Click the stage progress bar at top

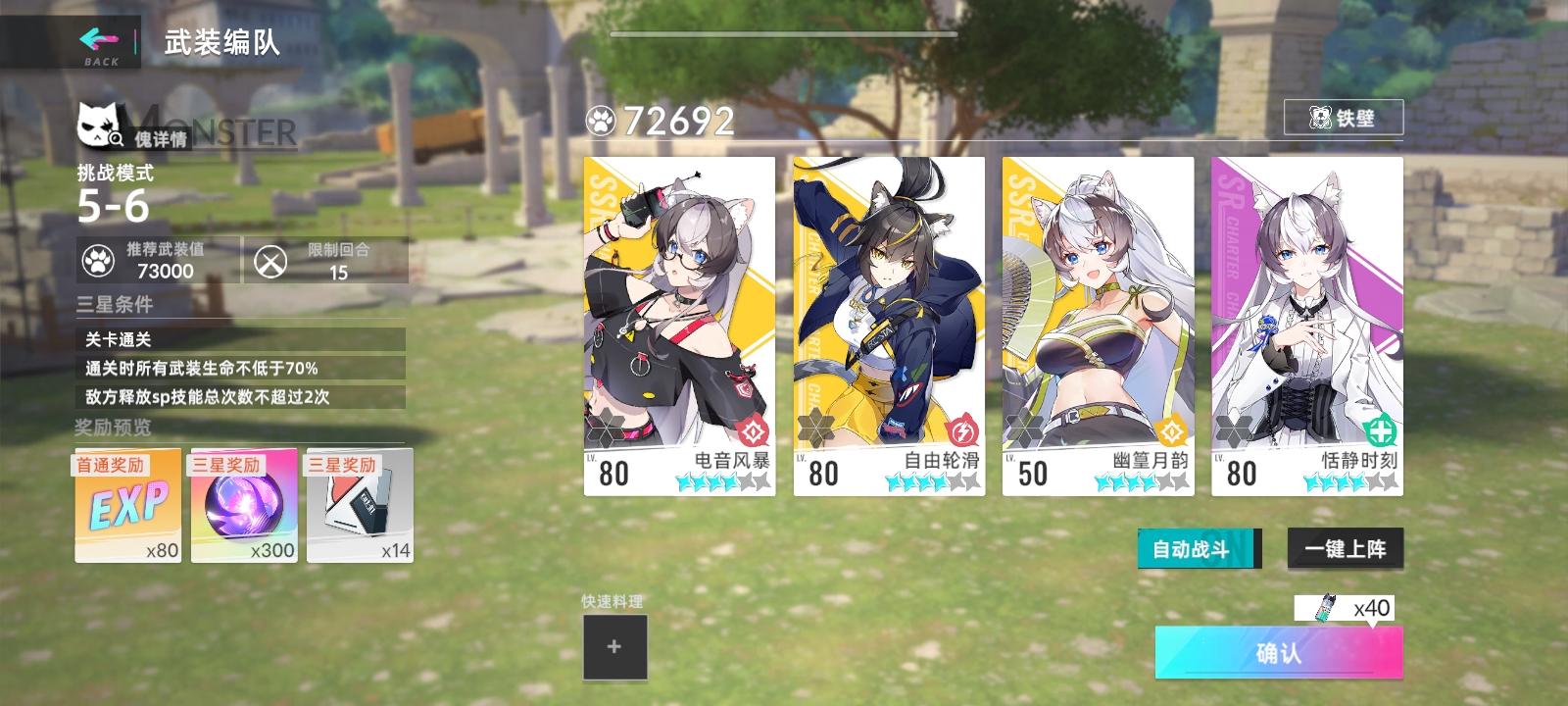tap(784, 31)
